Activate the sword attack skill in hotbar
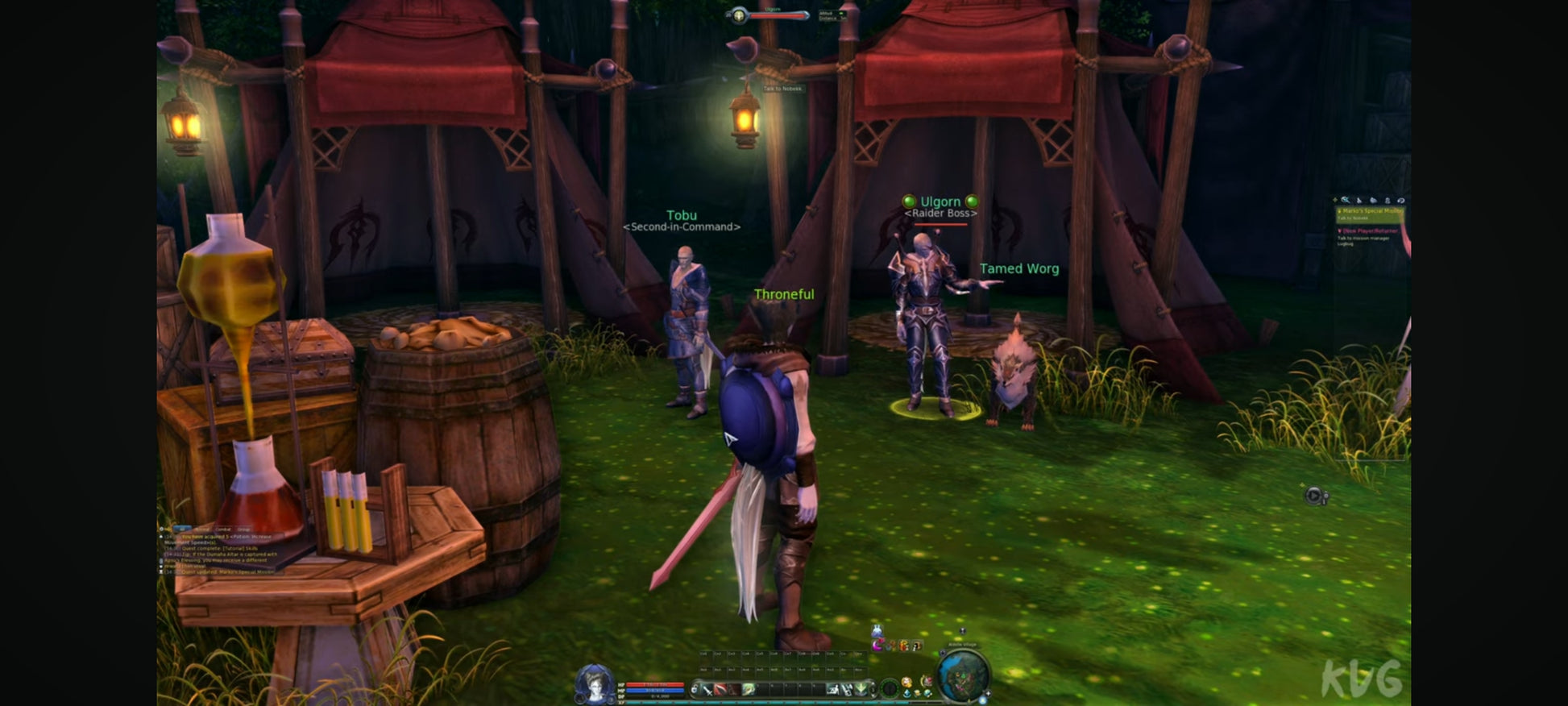Image resolution: width=1568 pixels, height=706 pixels. tap(707, 689)
